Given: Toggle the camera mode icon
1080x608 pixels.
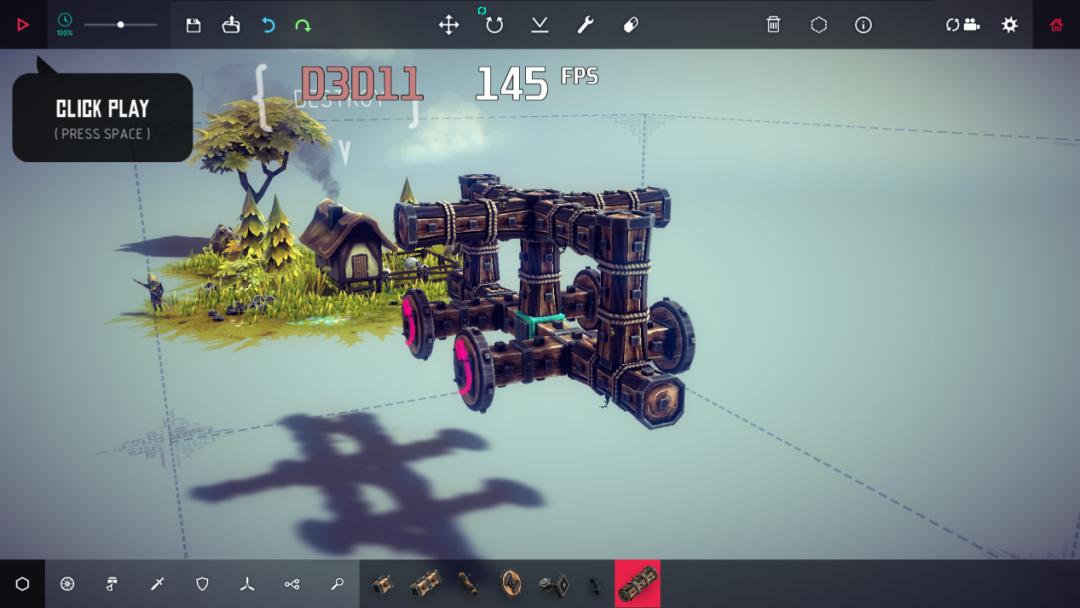Looking at the screenshot, I should coord(963,25).
